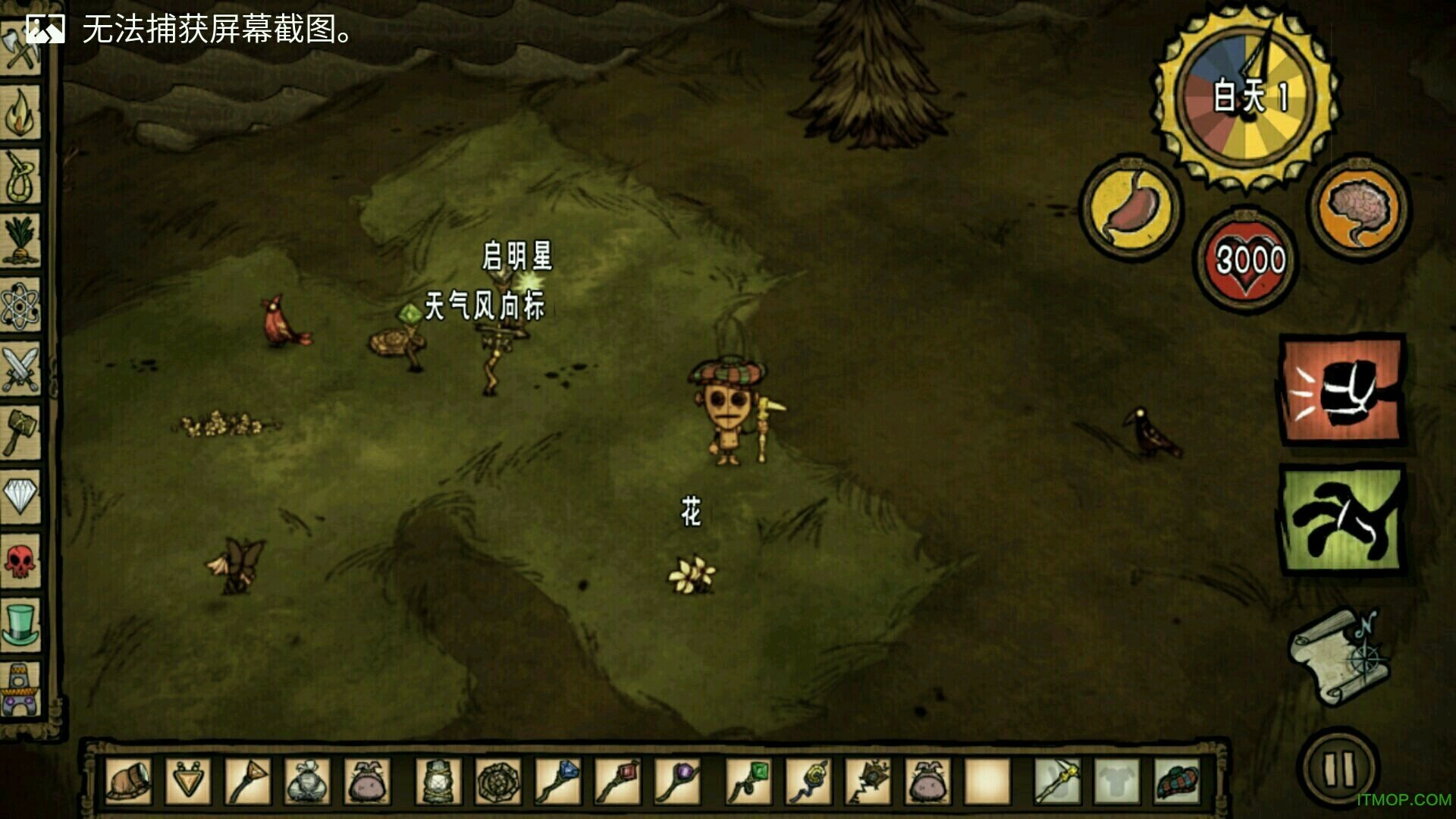
Task: Open the Survival tab with rope icon
Action: tap(20, 177)
